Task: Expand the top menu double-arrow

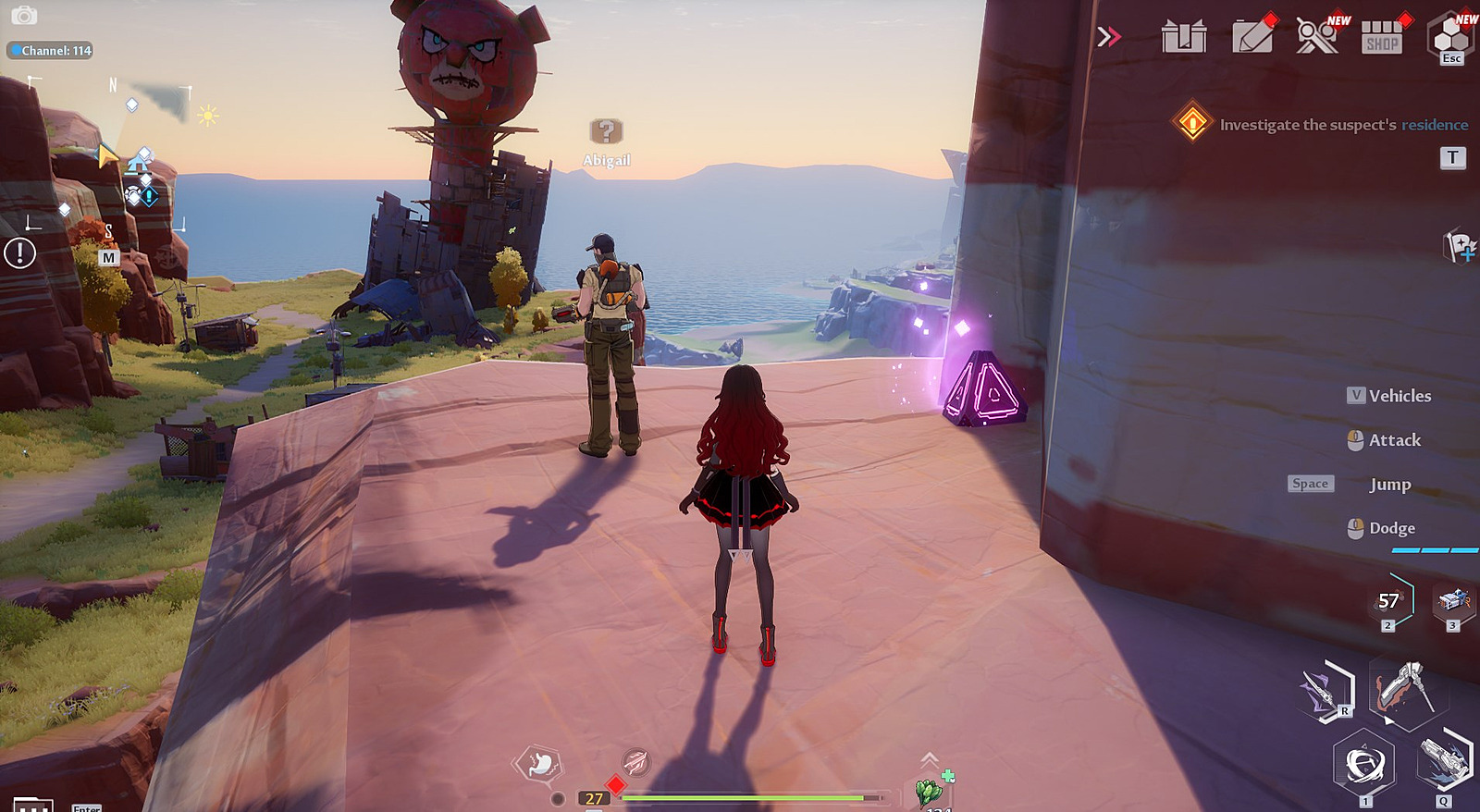Action: coord(1108,37)
